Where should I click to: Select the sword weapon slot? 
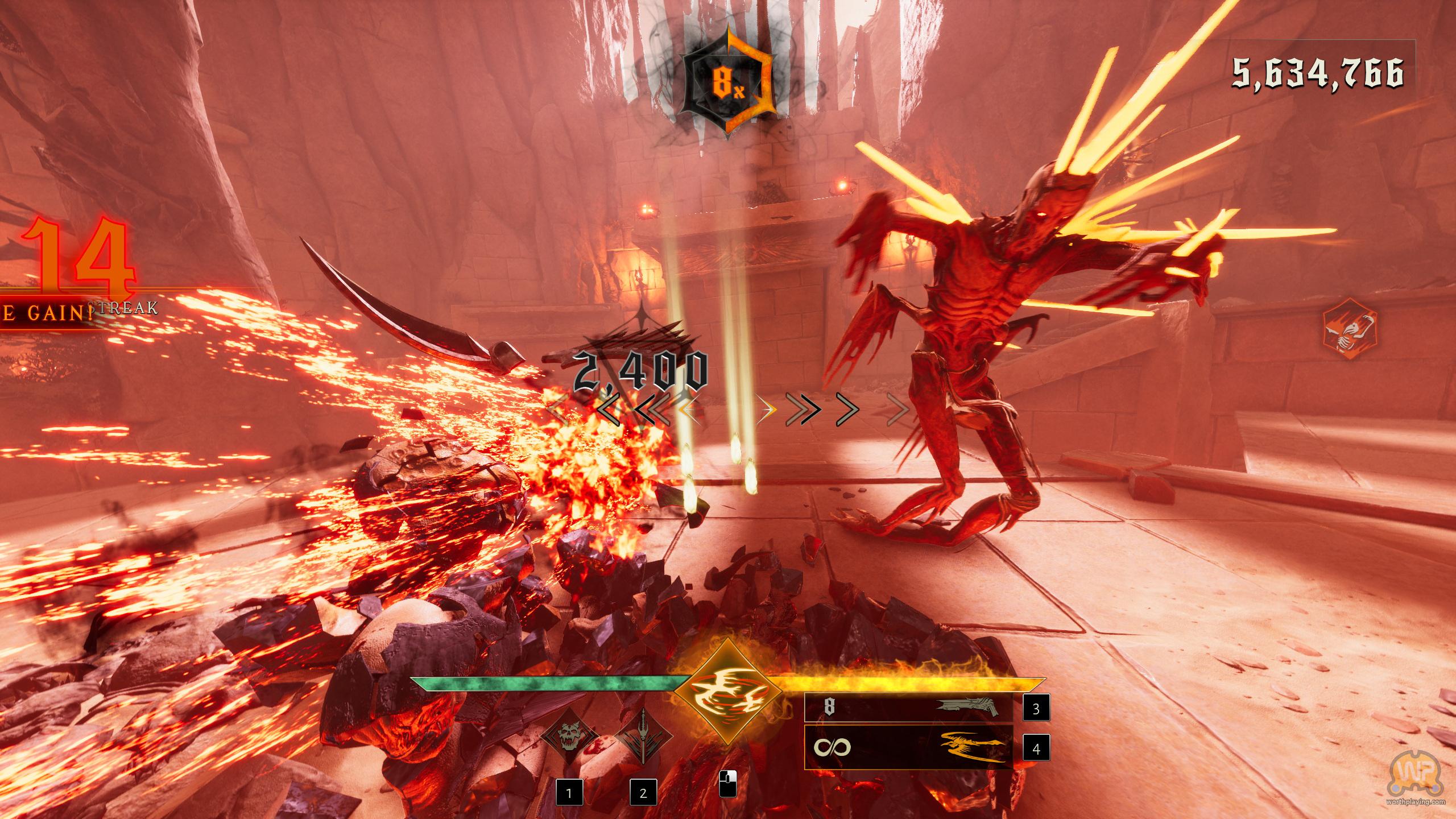(643, 737)
